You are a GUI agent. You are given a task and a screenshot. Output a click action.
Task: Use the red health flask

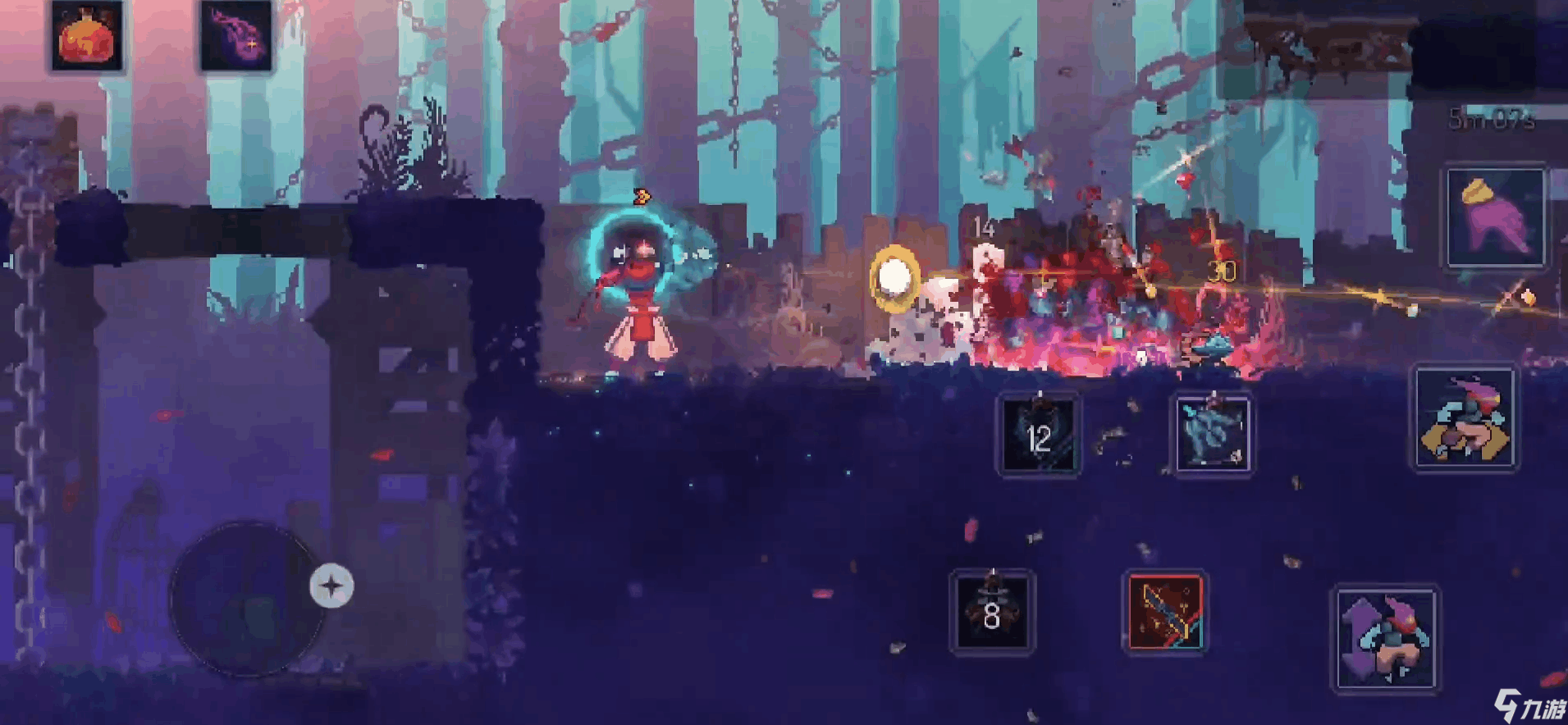pos(87,37)
